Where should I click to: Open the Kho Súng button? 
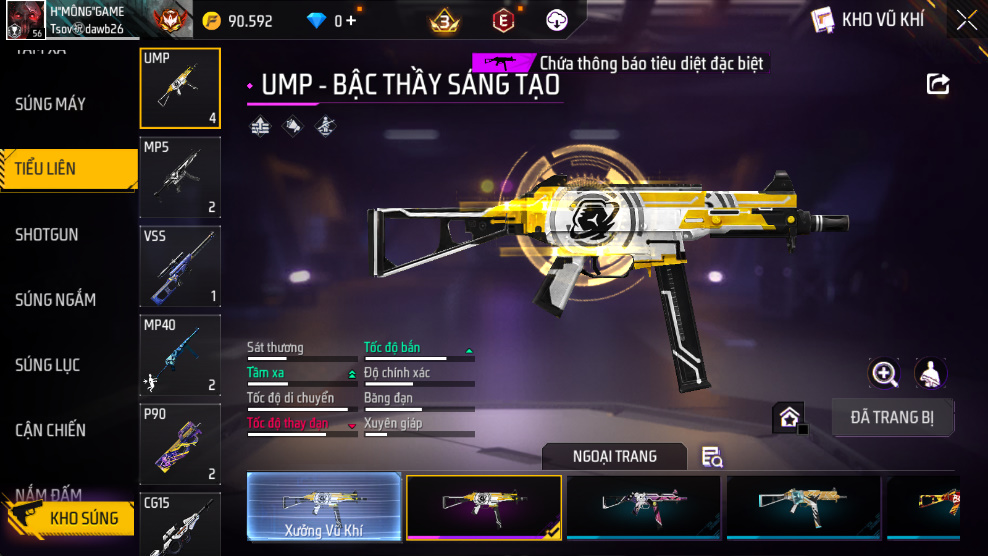pyautogui.click(x=70, y=518)
